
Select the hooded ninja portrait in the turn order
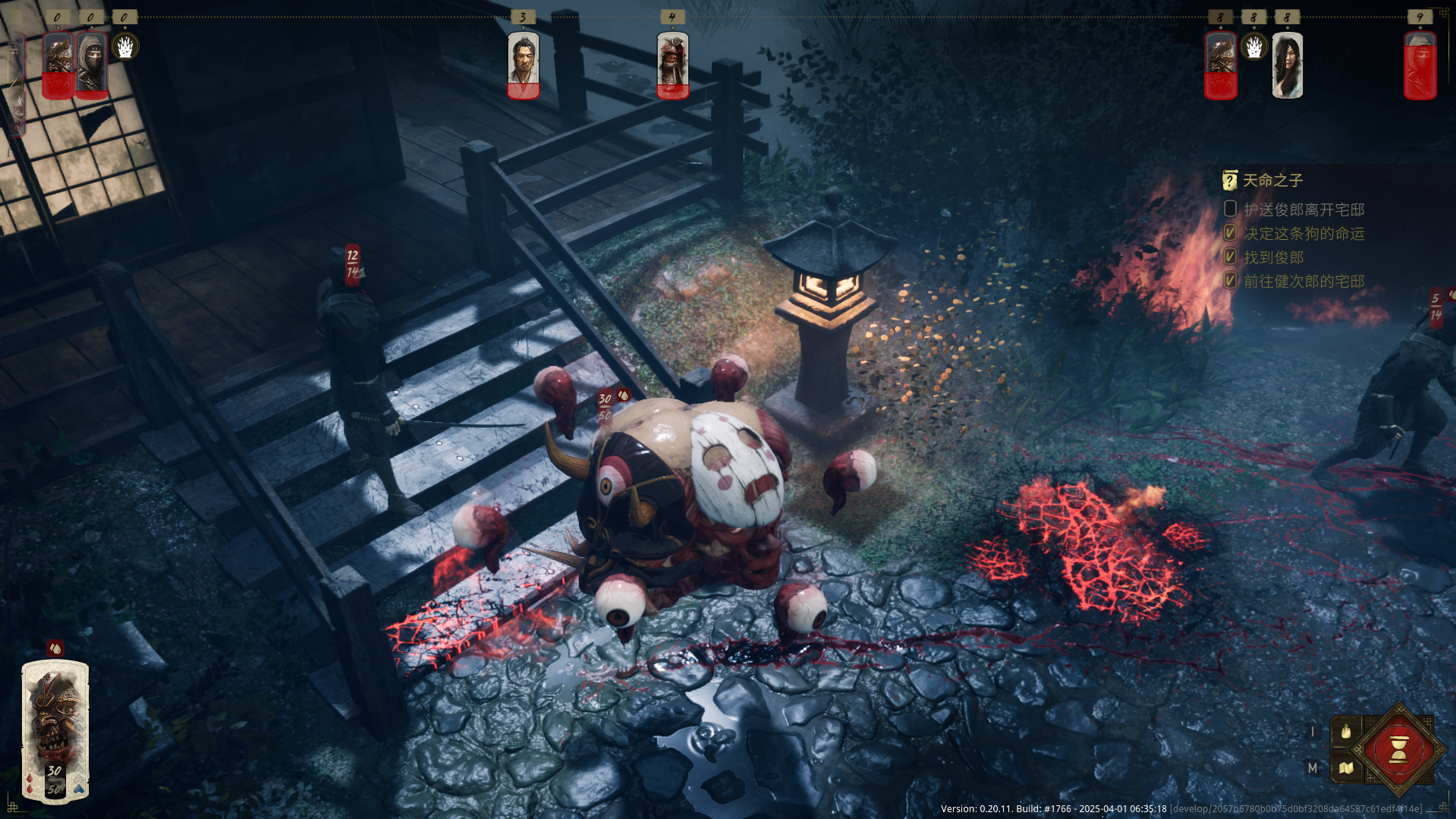click(x=92, y=65)
